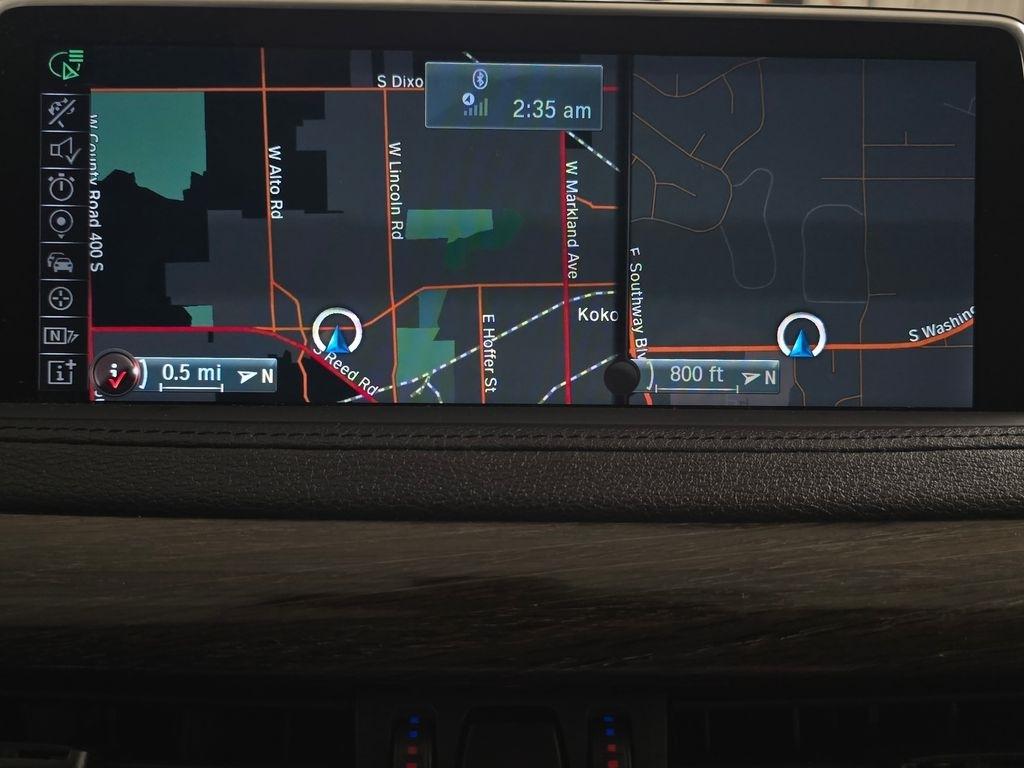
Task: Grab the split-screen divider knob
Action: coord(622,378)
